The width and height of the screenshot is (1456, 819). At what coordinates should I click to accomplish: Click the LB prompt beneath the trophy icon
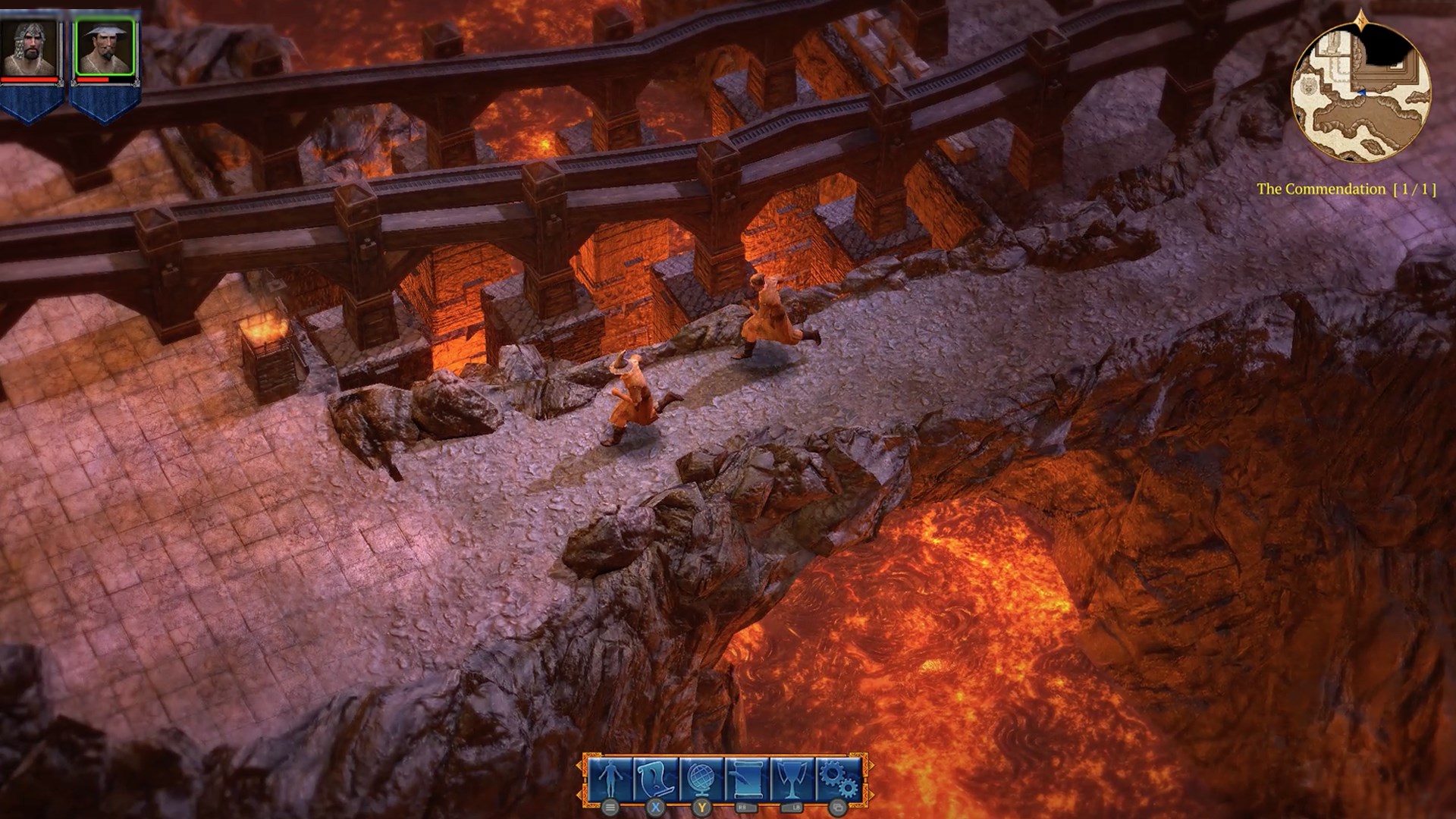(791, 808)
